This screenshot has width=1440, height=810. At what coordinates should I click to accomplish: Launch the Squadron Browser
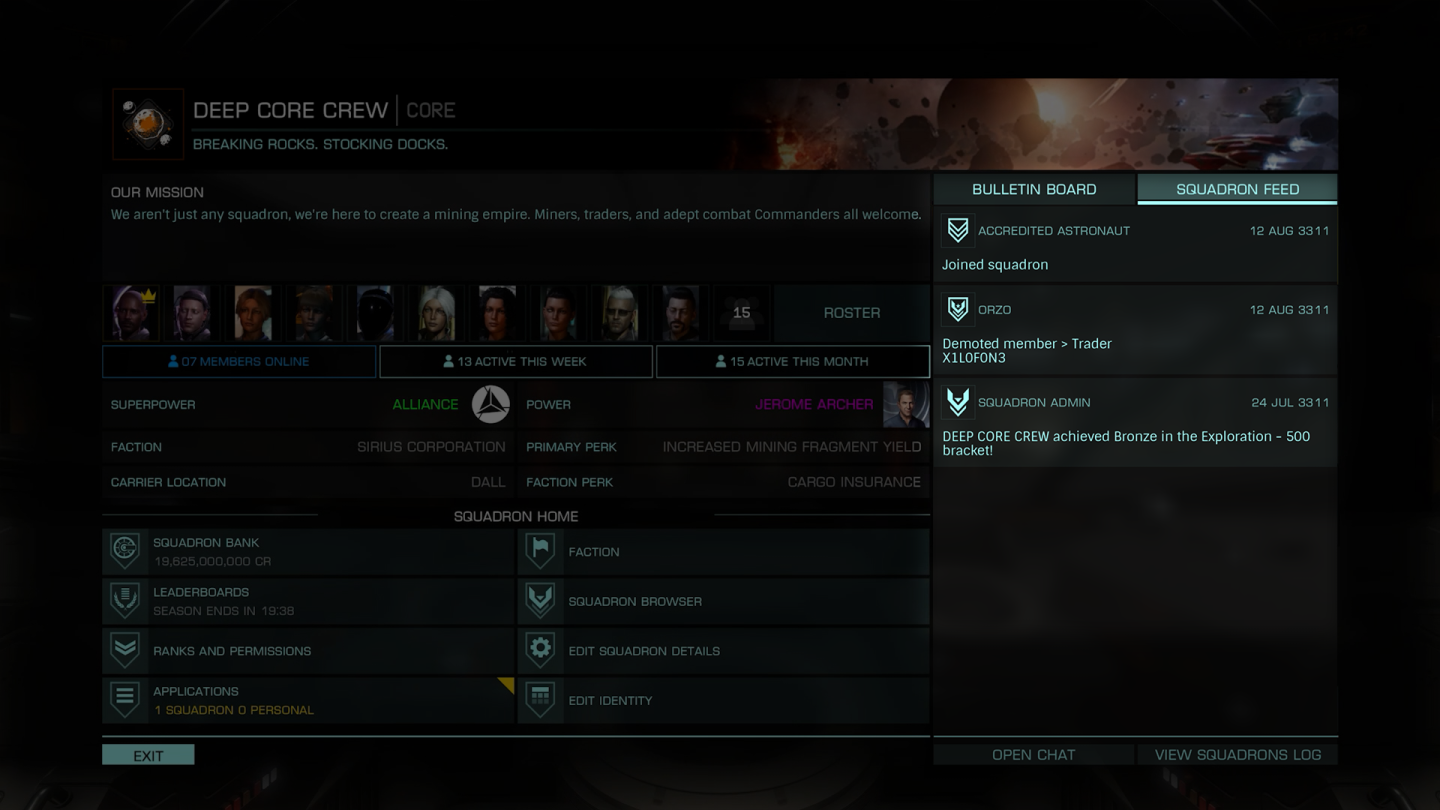click(723, 601)
